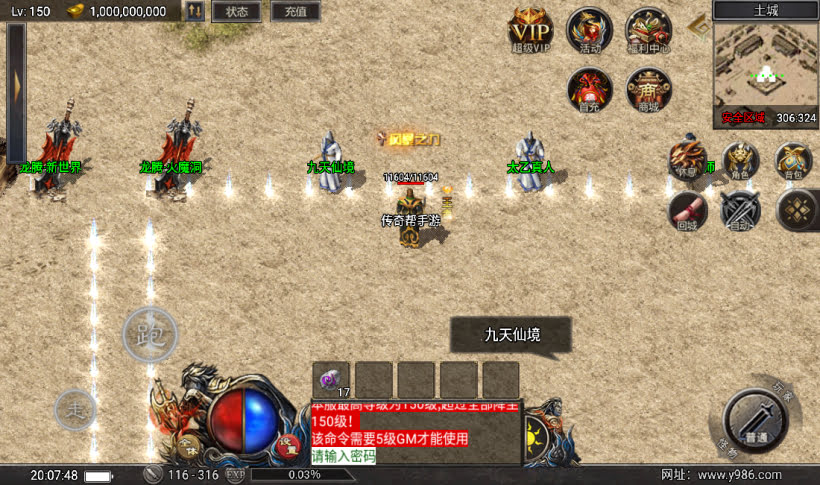Switch to 走 walk mode
820x485 pixels.
[x=75, y=408]
